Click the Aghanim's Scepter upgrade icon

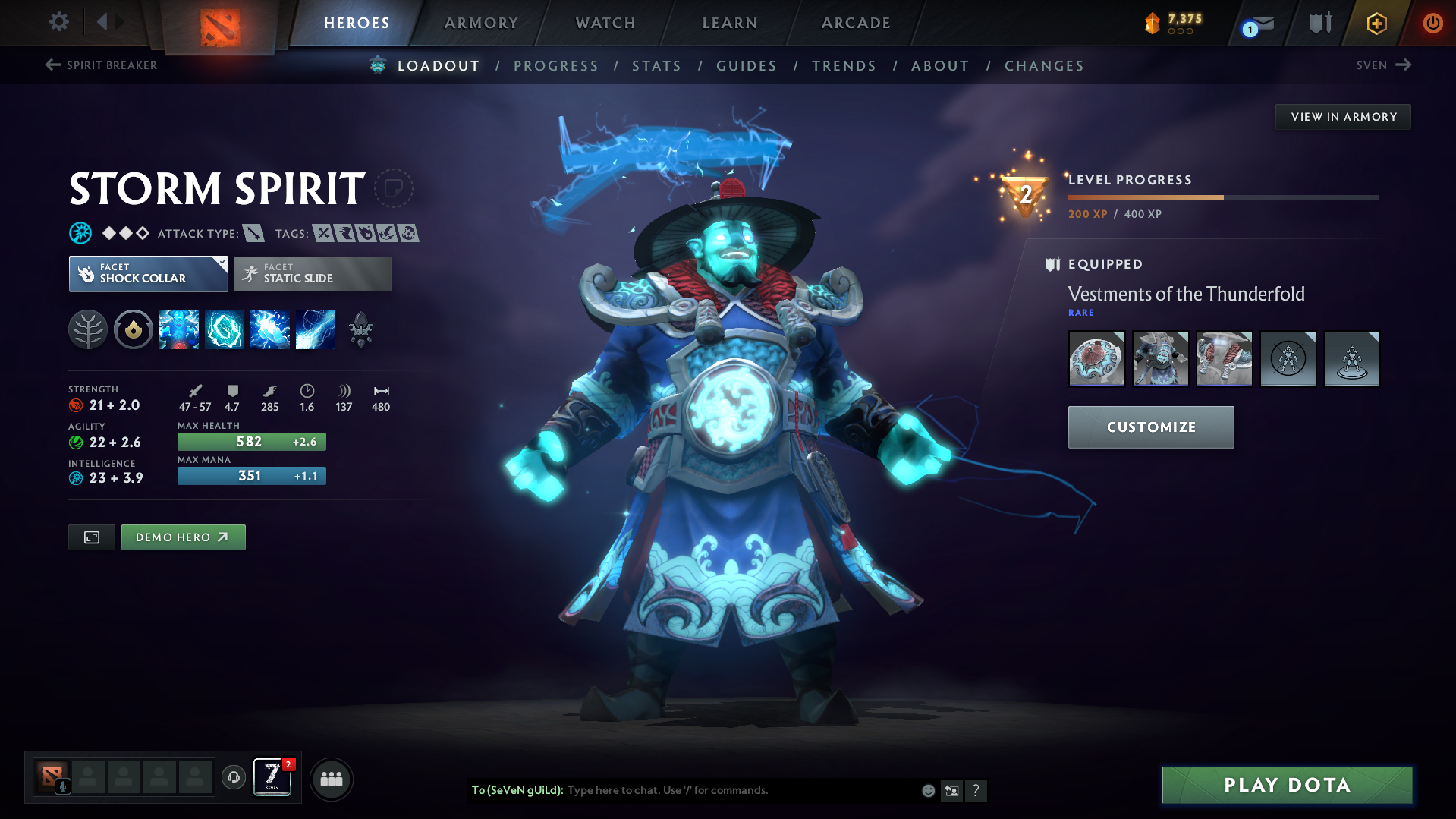tap(361, 329)
